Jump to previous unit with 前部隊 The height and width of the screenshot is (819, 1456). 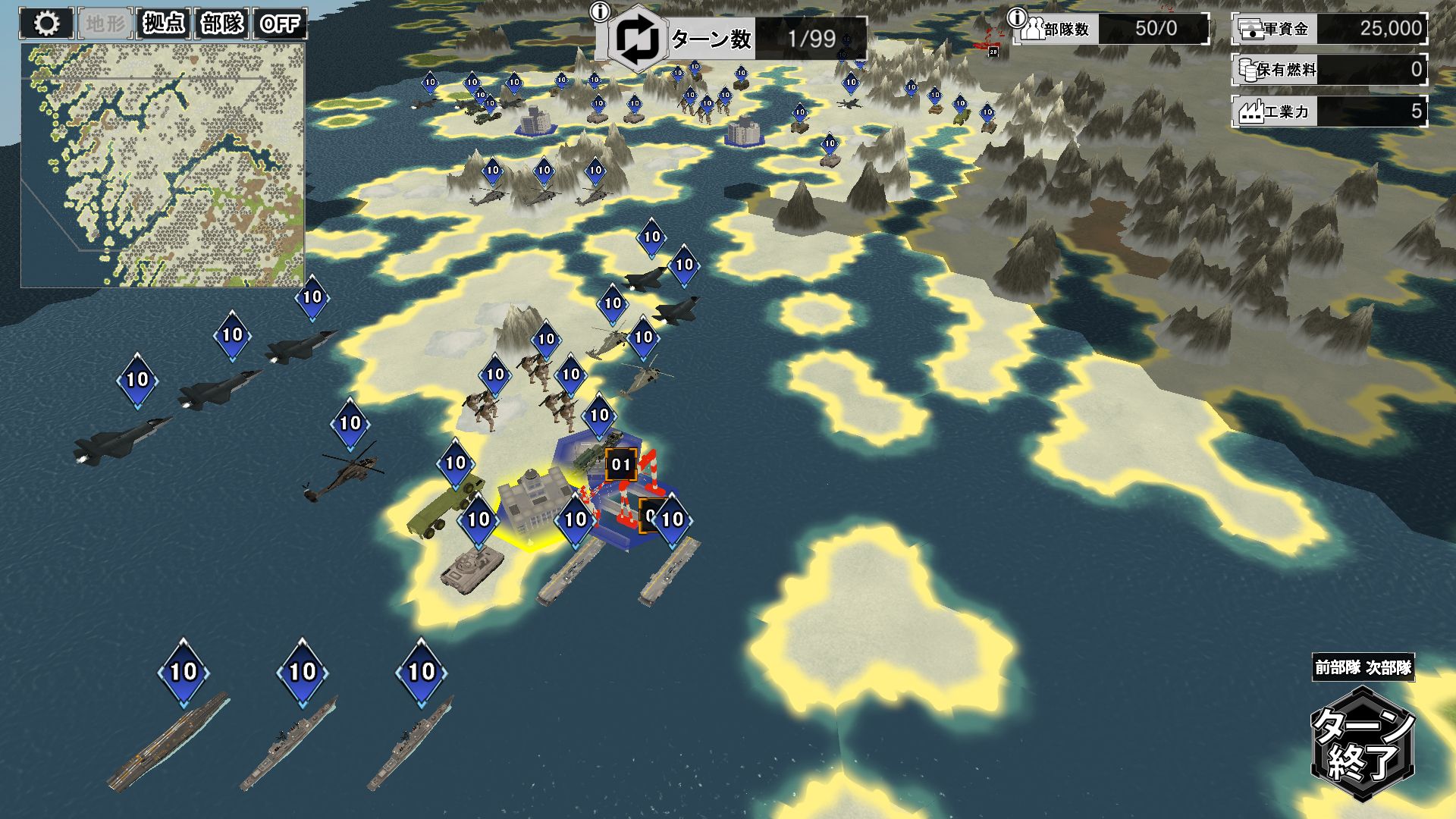point(1337,668)
